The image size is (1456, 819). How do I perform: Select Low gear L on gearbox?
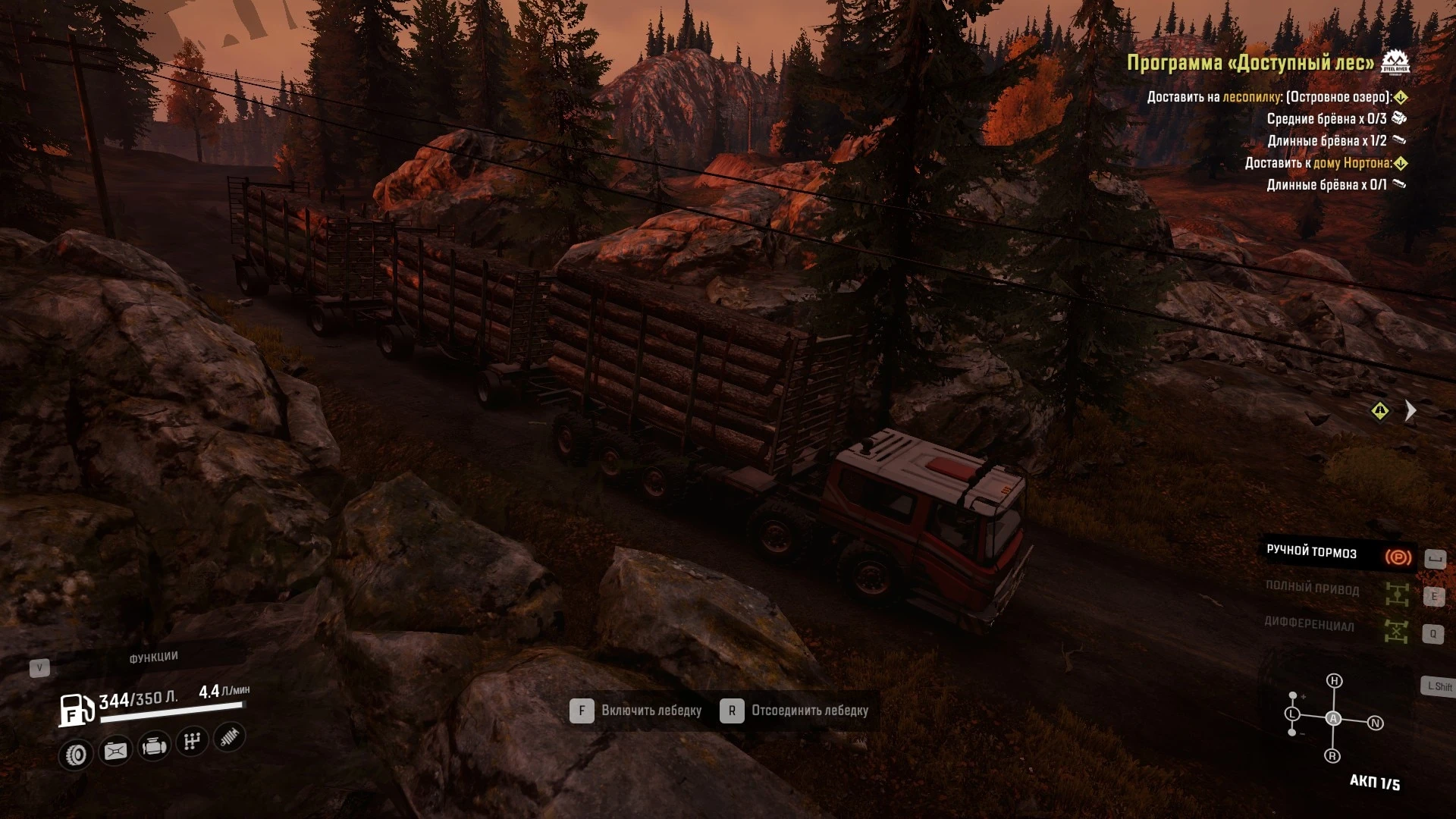(x=1293, y=714)
